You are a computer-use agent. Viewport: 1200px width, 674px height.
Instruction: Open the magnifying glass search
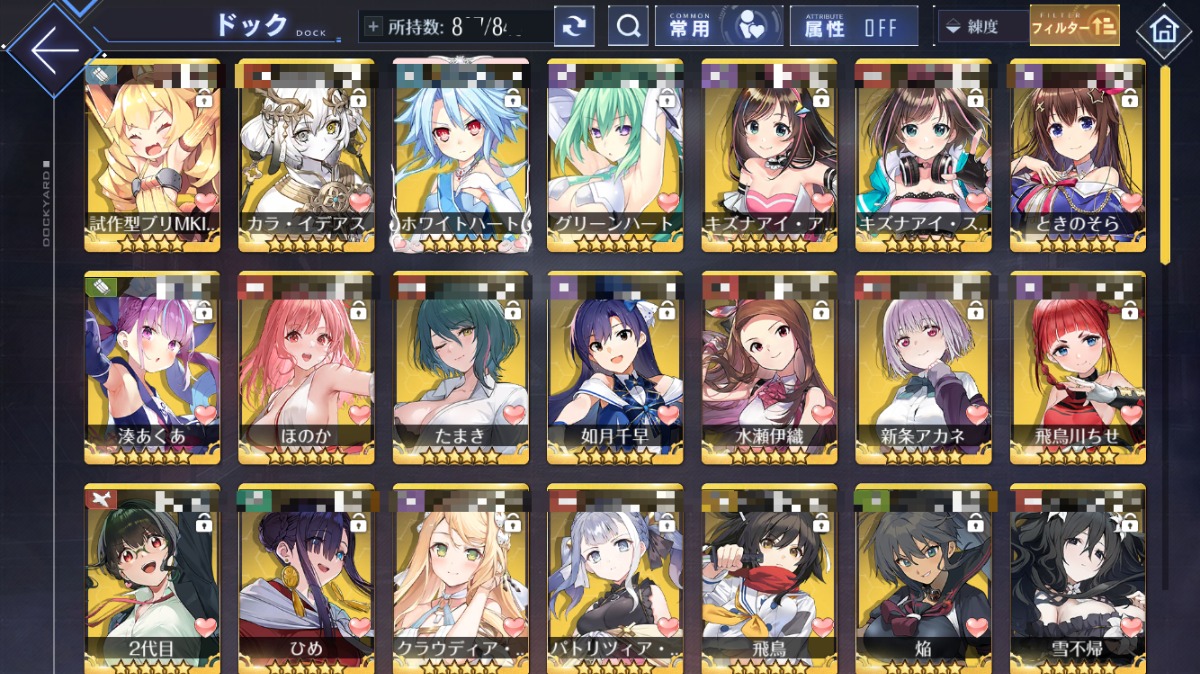point(628,27)
